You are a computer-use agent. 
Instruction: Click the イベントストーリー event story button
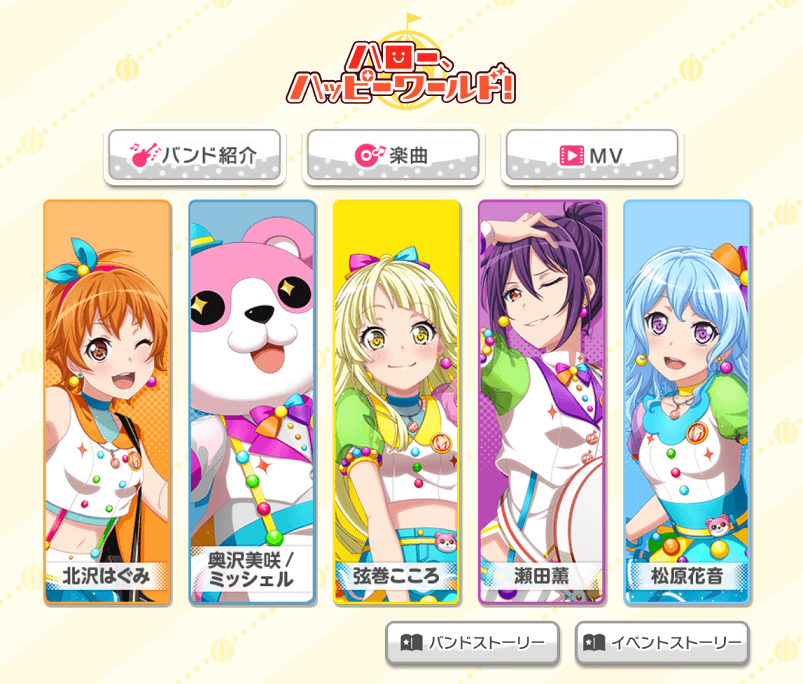pyautogui.click(x=661, y=643)
